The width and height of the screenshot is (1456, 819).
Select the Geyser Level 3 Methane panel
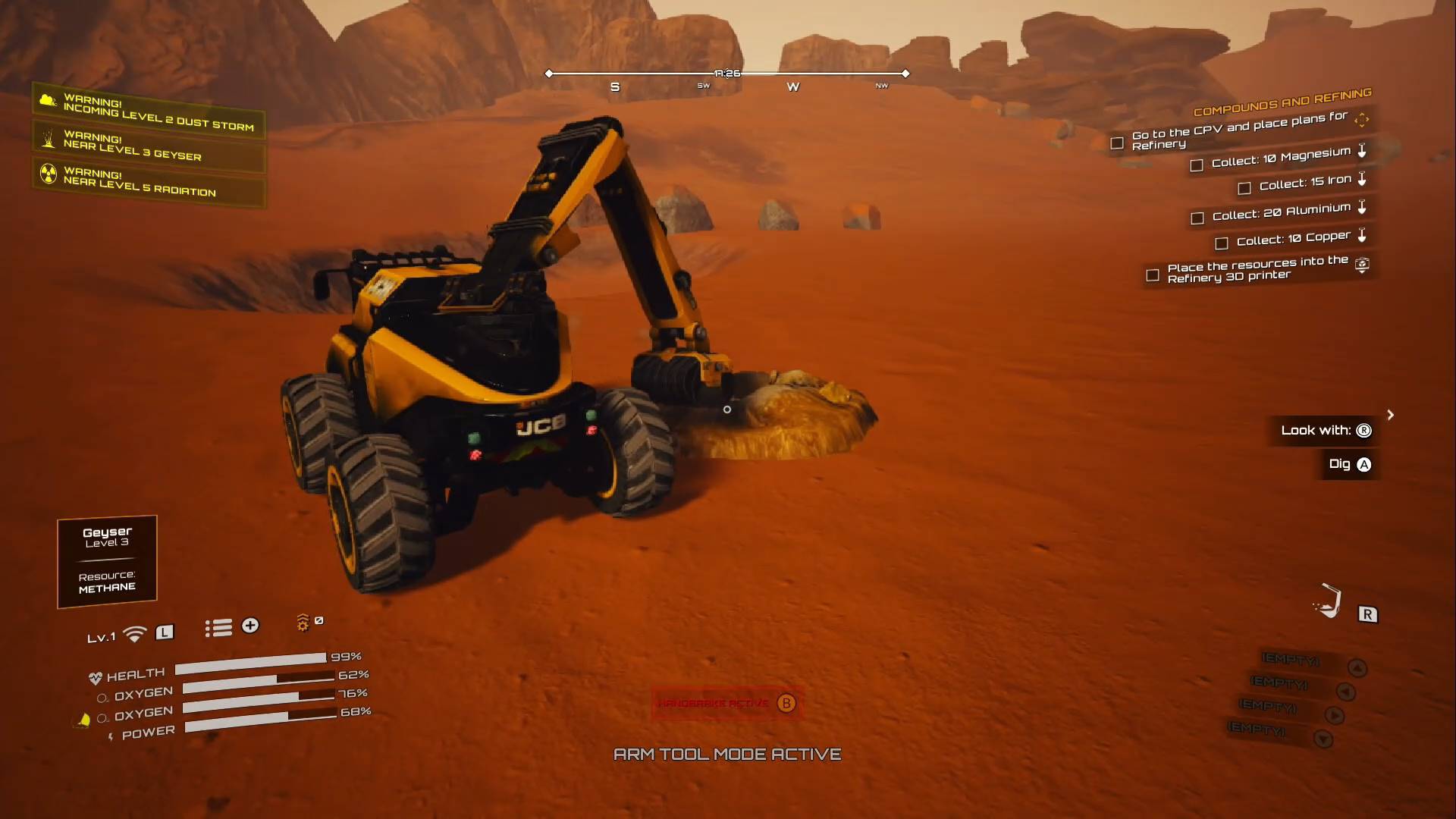[x=106, y=560]
